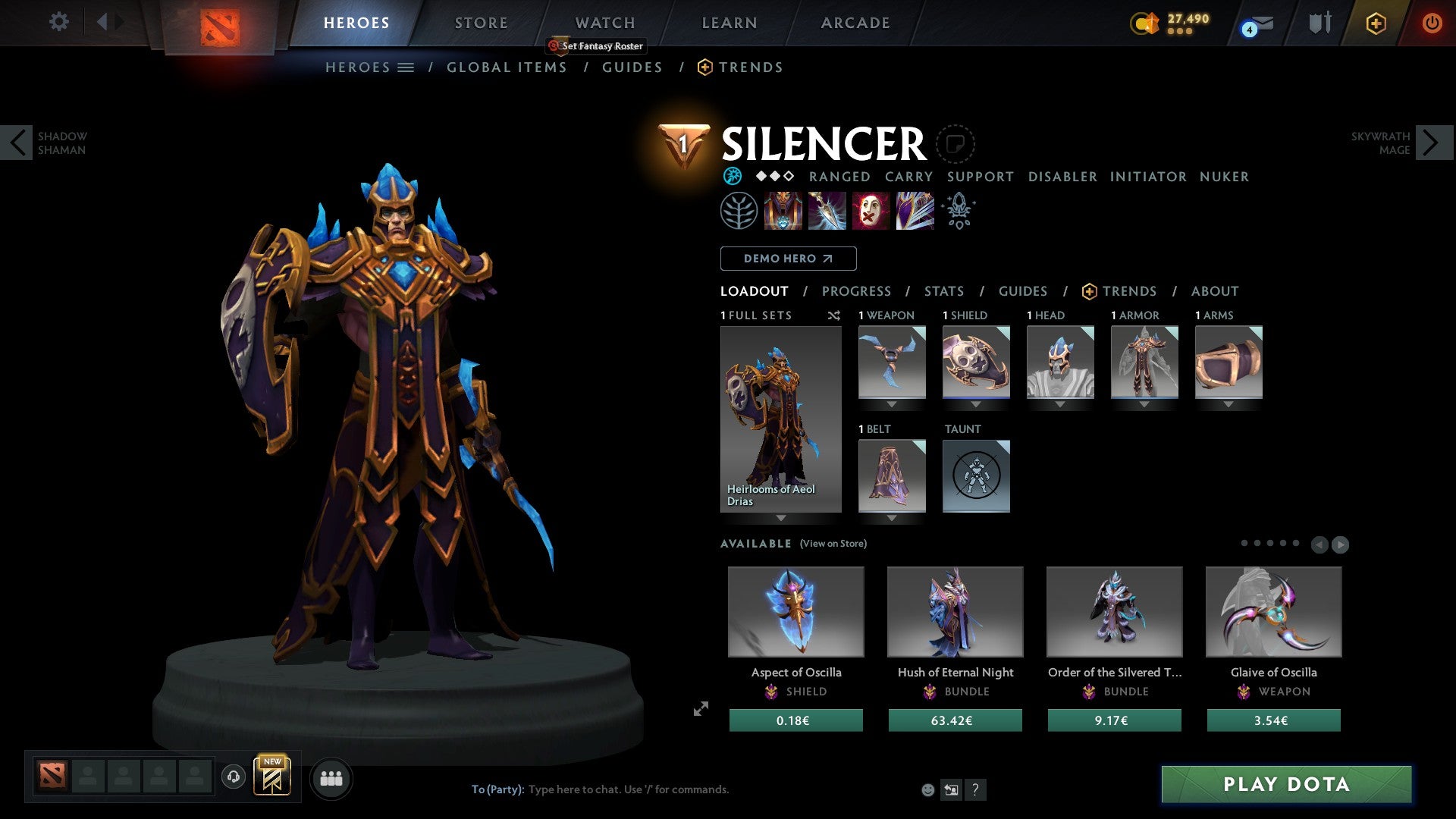1456x819 pixels.
Task: Expand the equipped Shield item slot arrow
Action: pos(976,403)
